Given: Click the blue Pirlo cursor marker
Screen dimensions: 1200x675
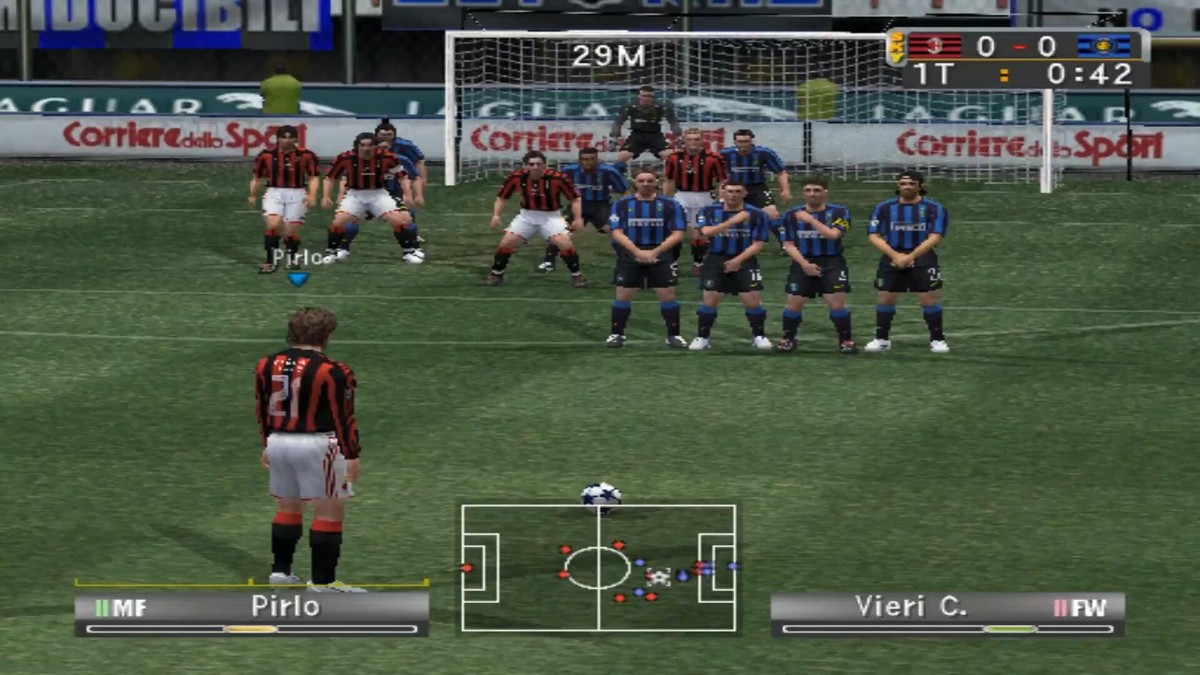Looking at the screenshot, I should 297,279.
